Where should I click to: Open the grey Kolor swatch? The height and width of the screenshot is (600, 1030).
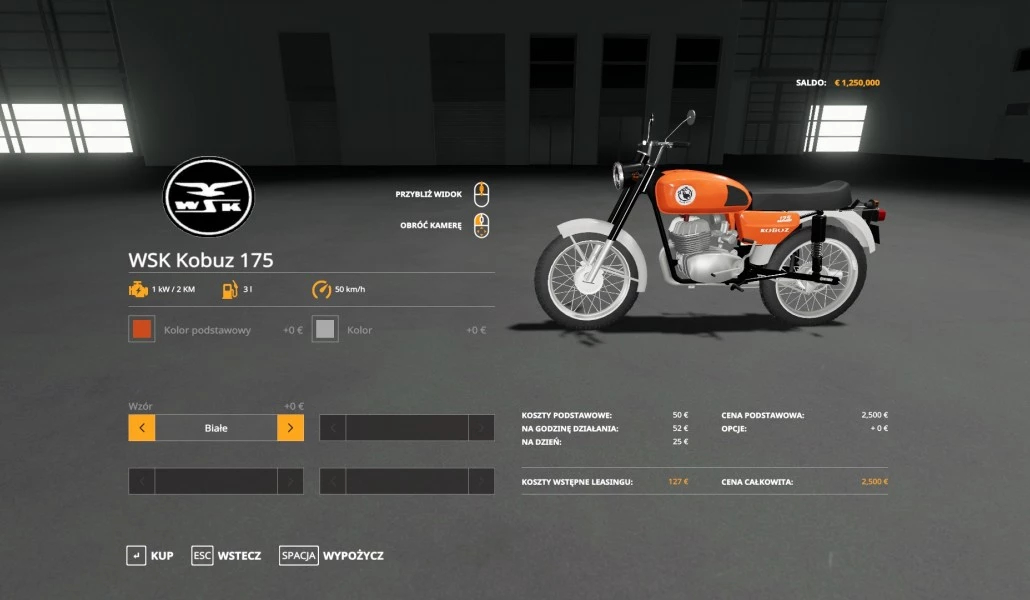(x=325, y=329)
